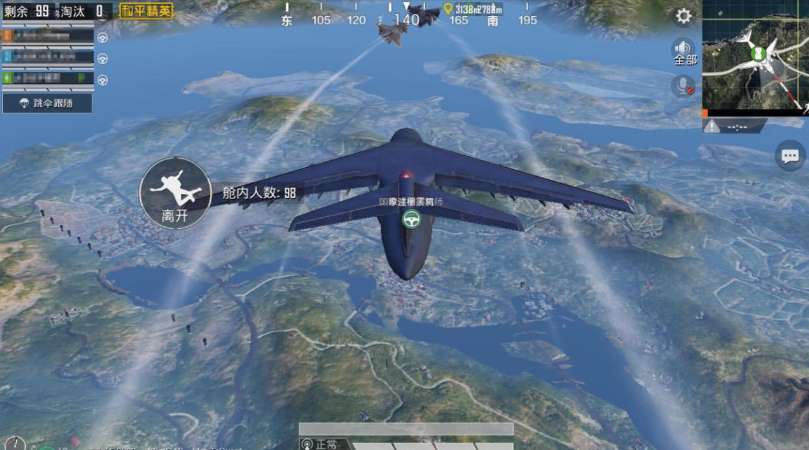Select the orange teammate row
Image resolution: width=809 pixels, height=450 pixels.
tap(48, 36)
